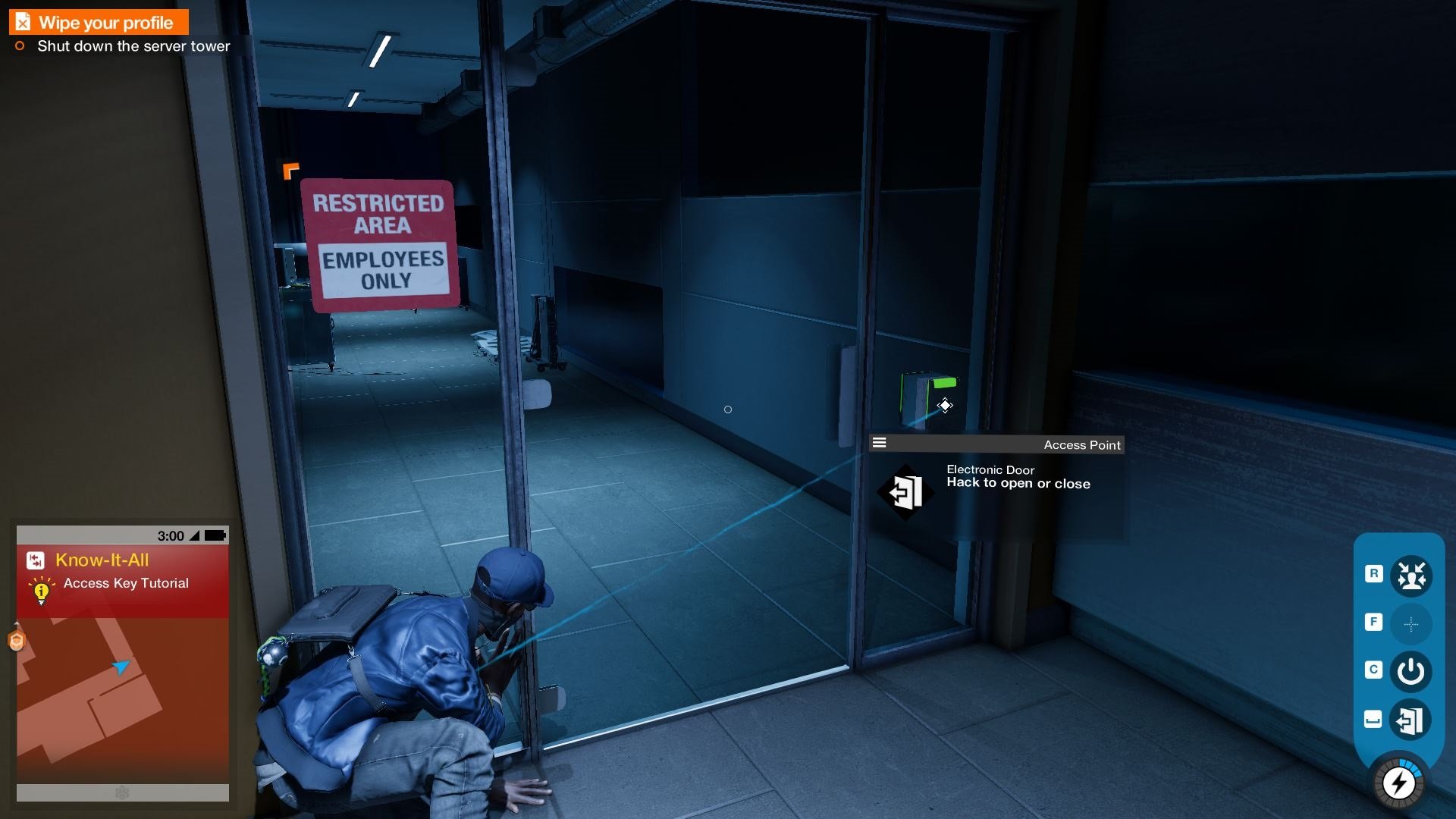Trigger the power symbol hack

pyautogui.click(x=1410, y=672)
